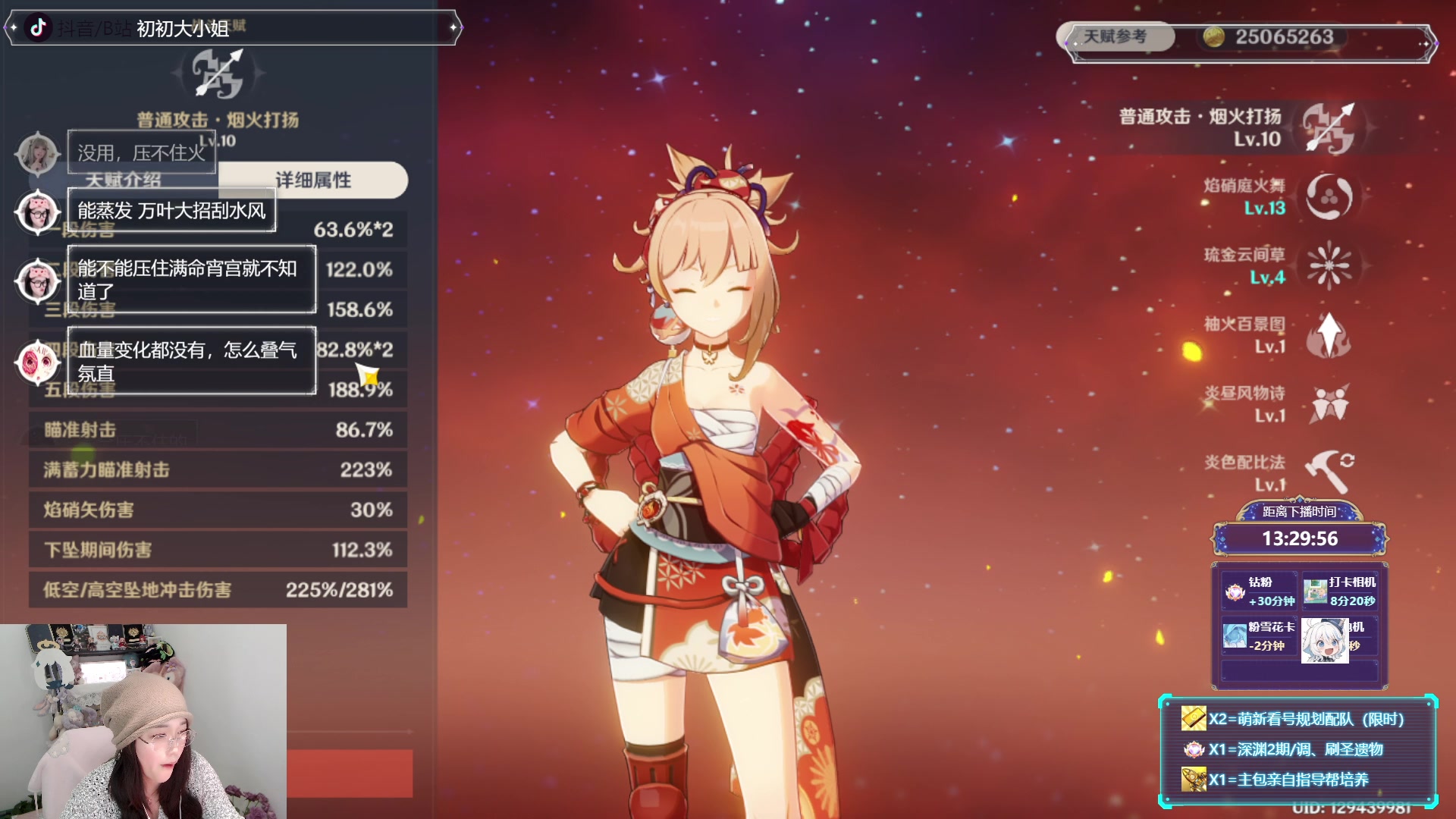The image size is (1456, 819).
Task: Select the 普通攻击·烟火打扬 talent icon
Action: [1329, 128]
